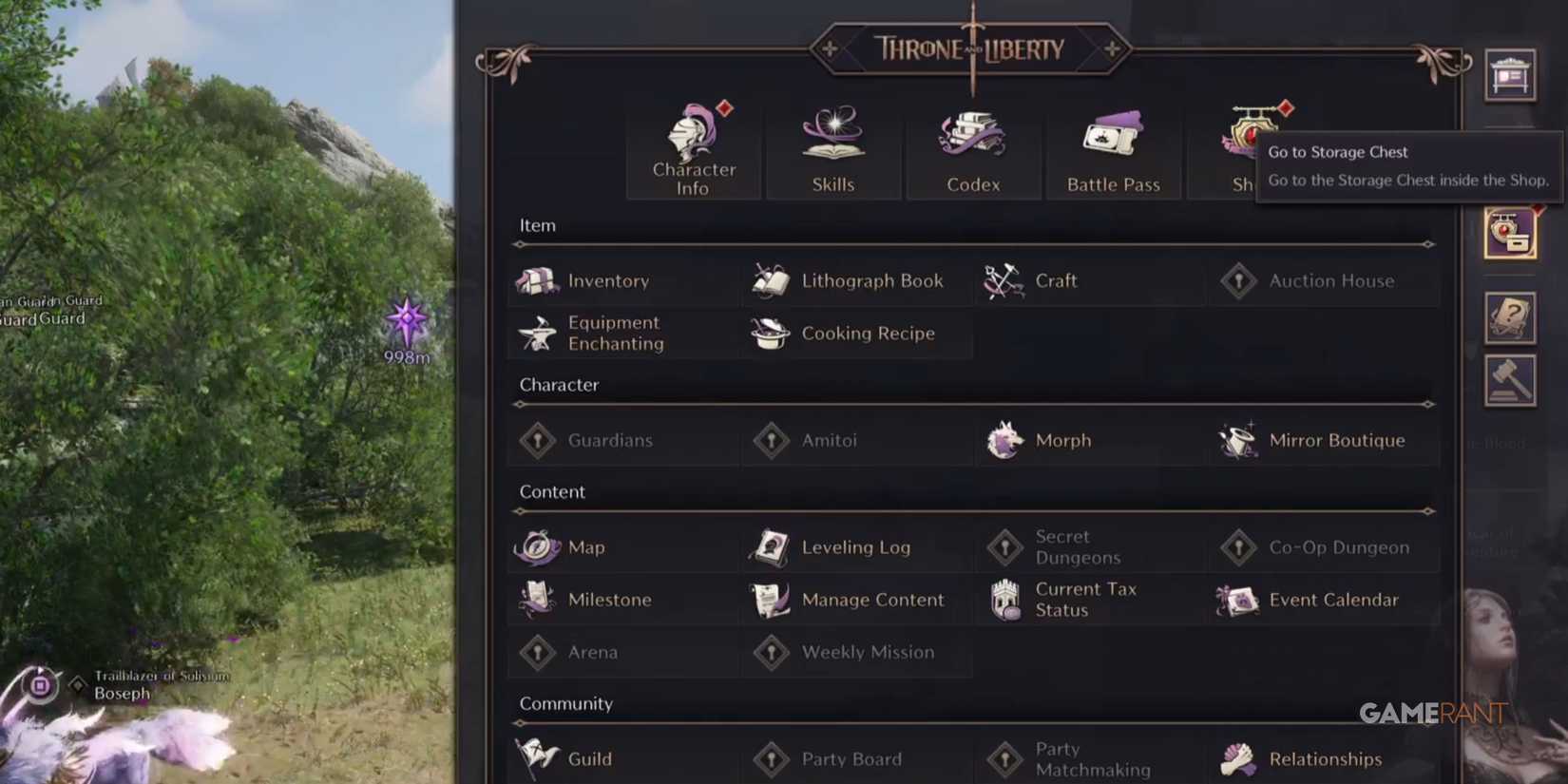
Task: View the Event Calendar
Action: tap(1333, 600)
